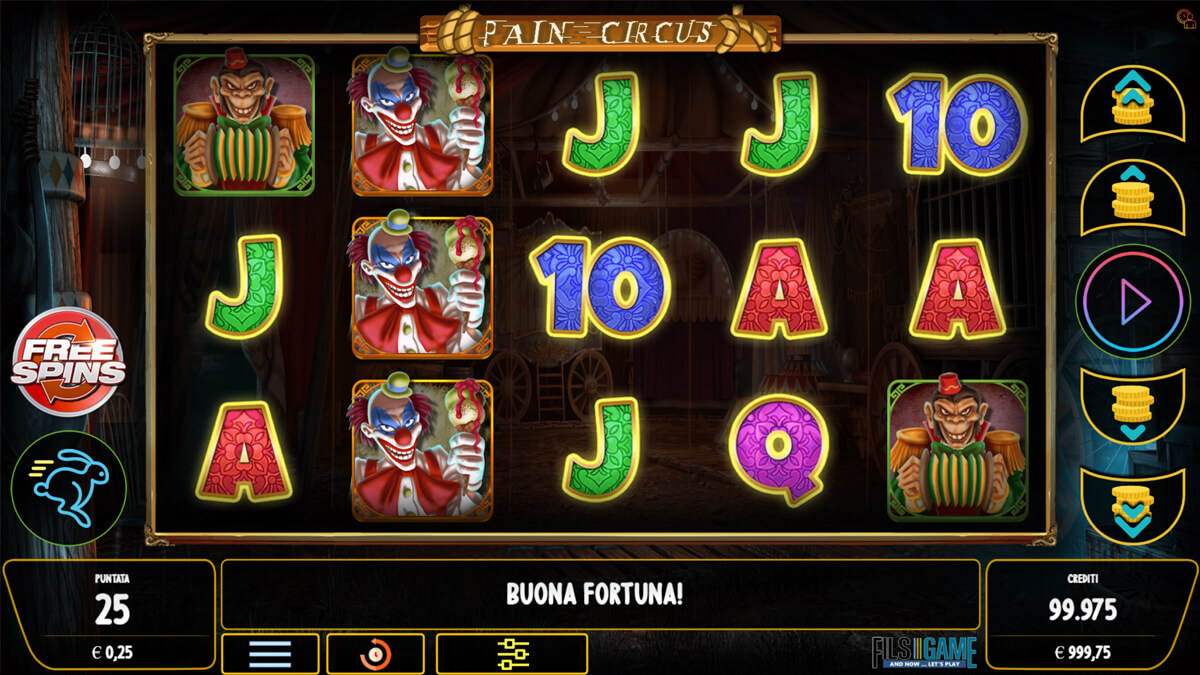Open the autoplay spin settings
This screenshot has height=675, width=1200.
click(375, 654)
